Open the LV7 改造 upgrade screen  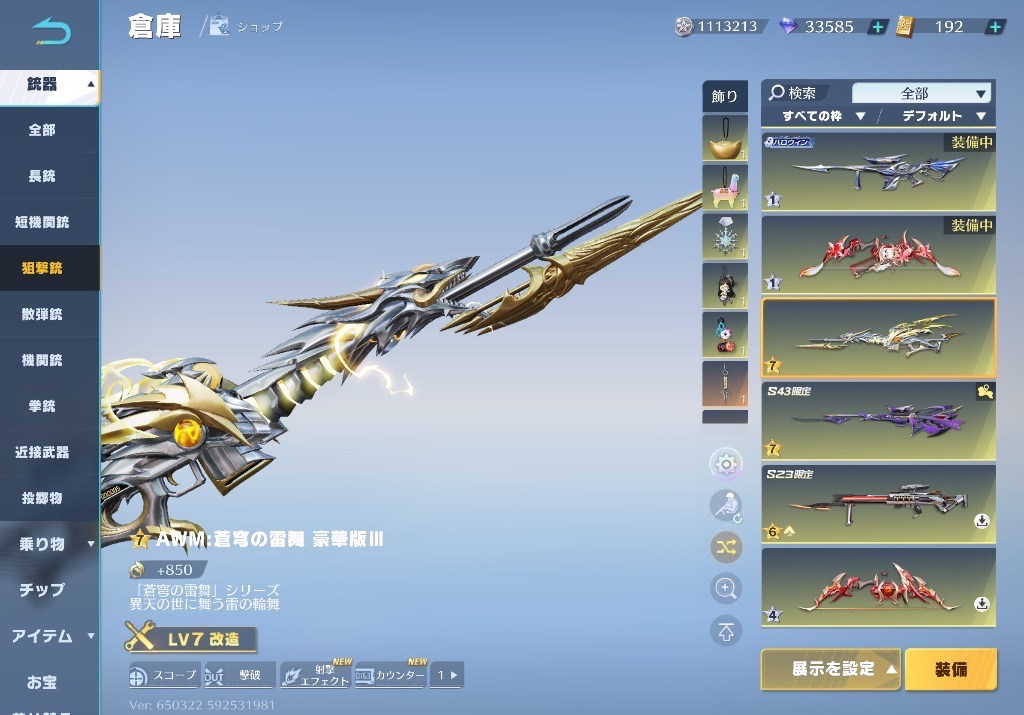point(192,638)
